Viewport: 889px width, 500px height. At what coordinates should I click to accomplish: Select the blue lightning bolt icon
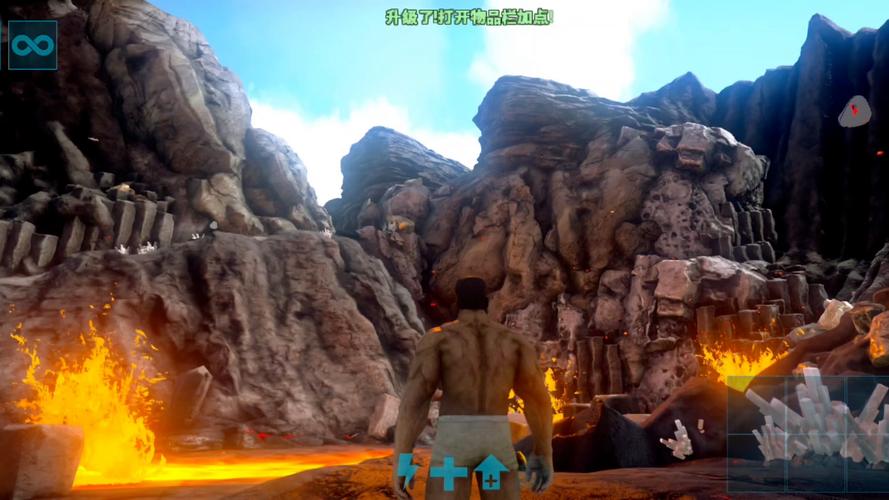(x=408, y=470)
